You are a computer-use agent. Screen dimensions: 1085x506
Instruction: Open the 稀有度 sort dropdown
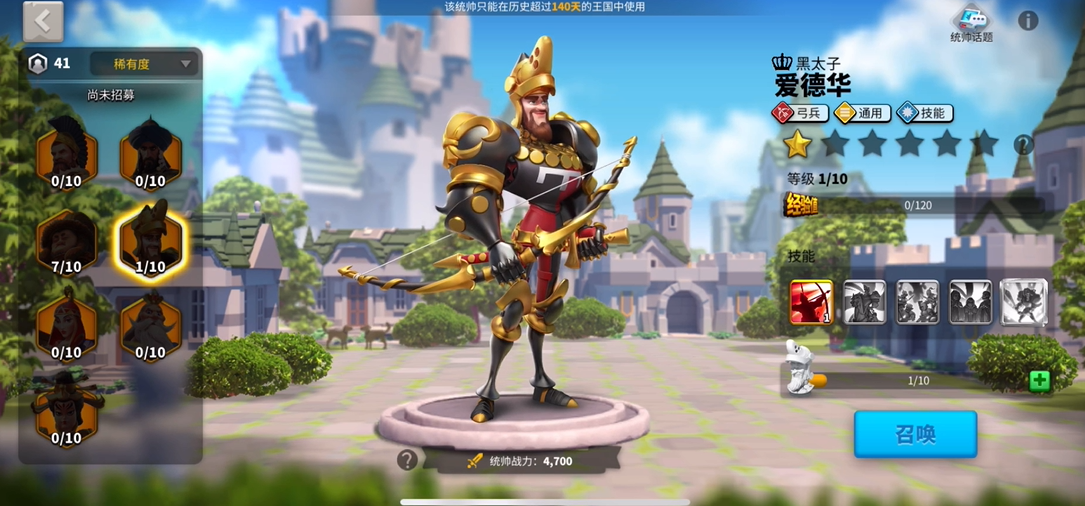coord(144,64)
